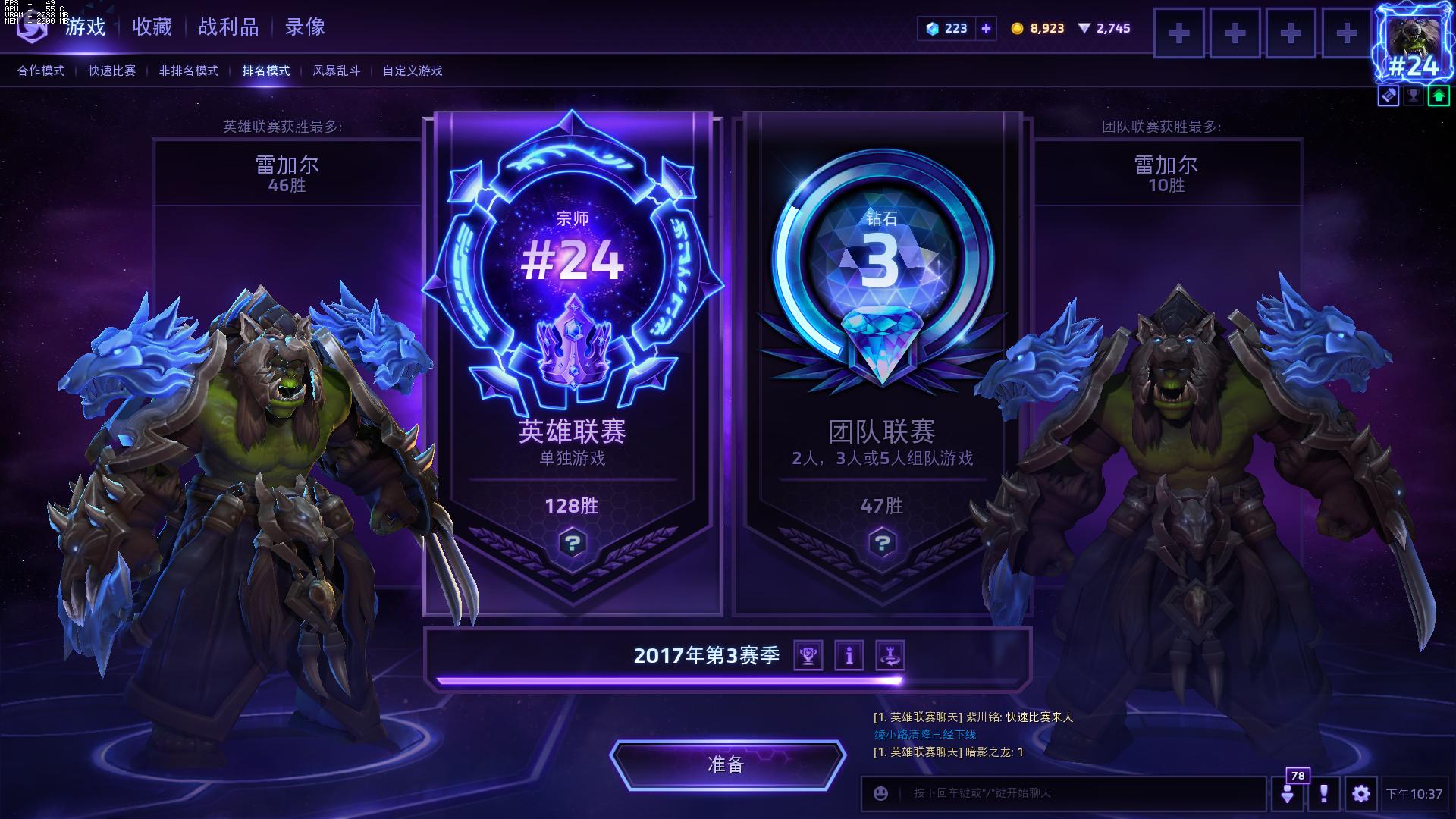Open the emoji picker in chat

point(880,793)
